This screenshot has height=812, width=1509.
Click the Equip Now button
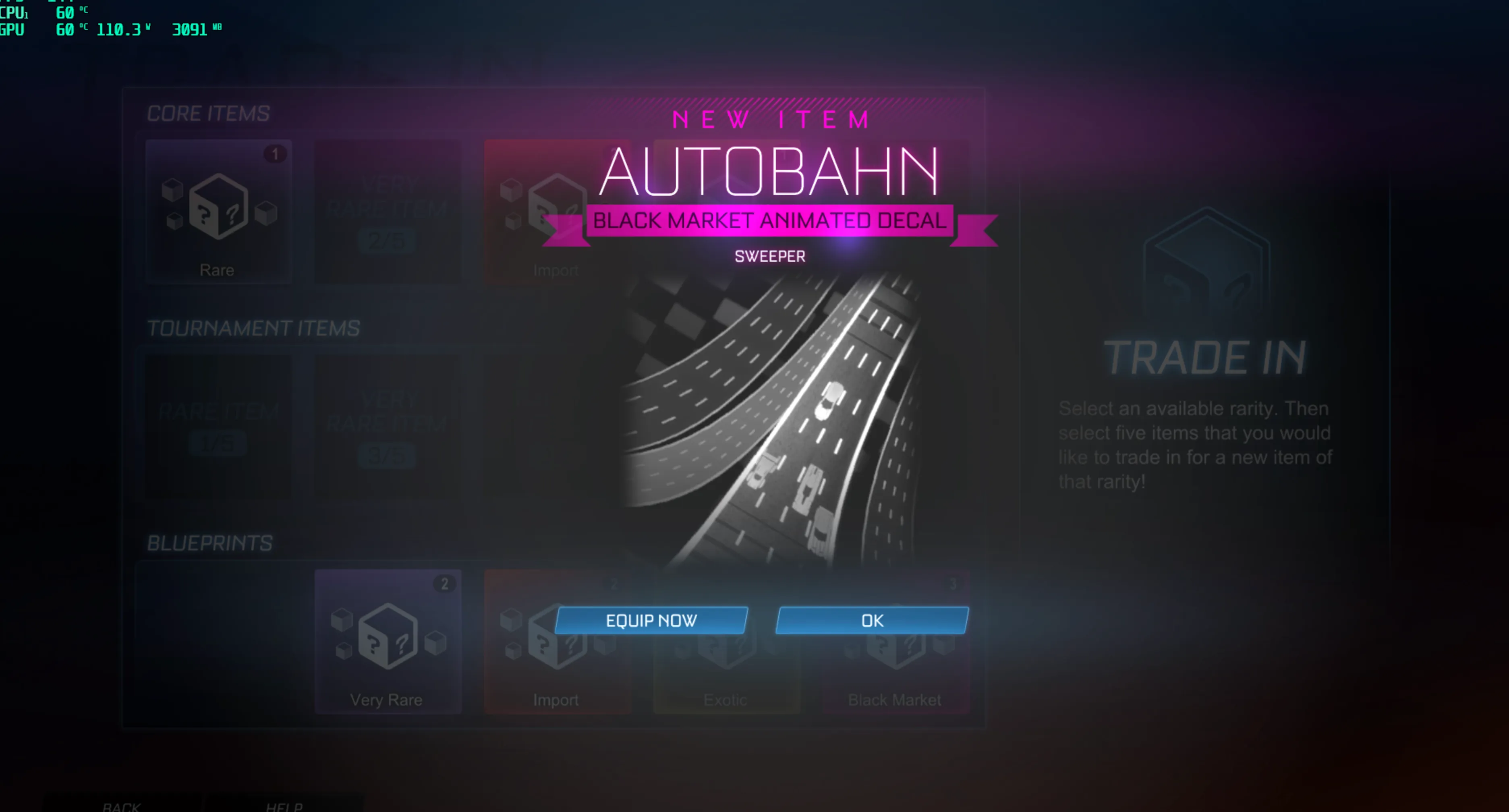pos(652,620)
